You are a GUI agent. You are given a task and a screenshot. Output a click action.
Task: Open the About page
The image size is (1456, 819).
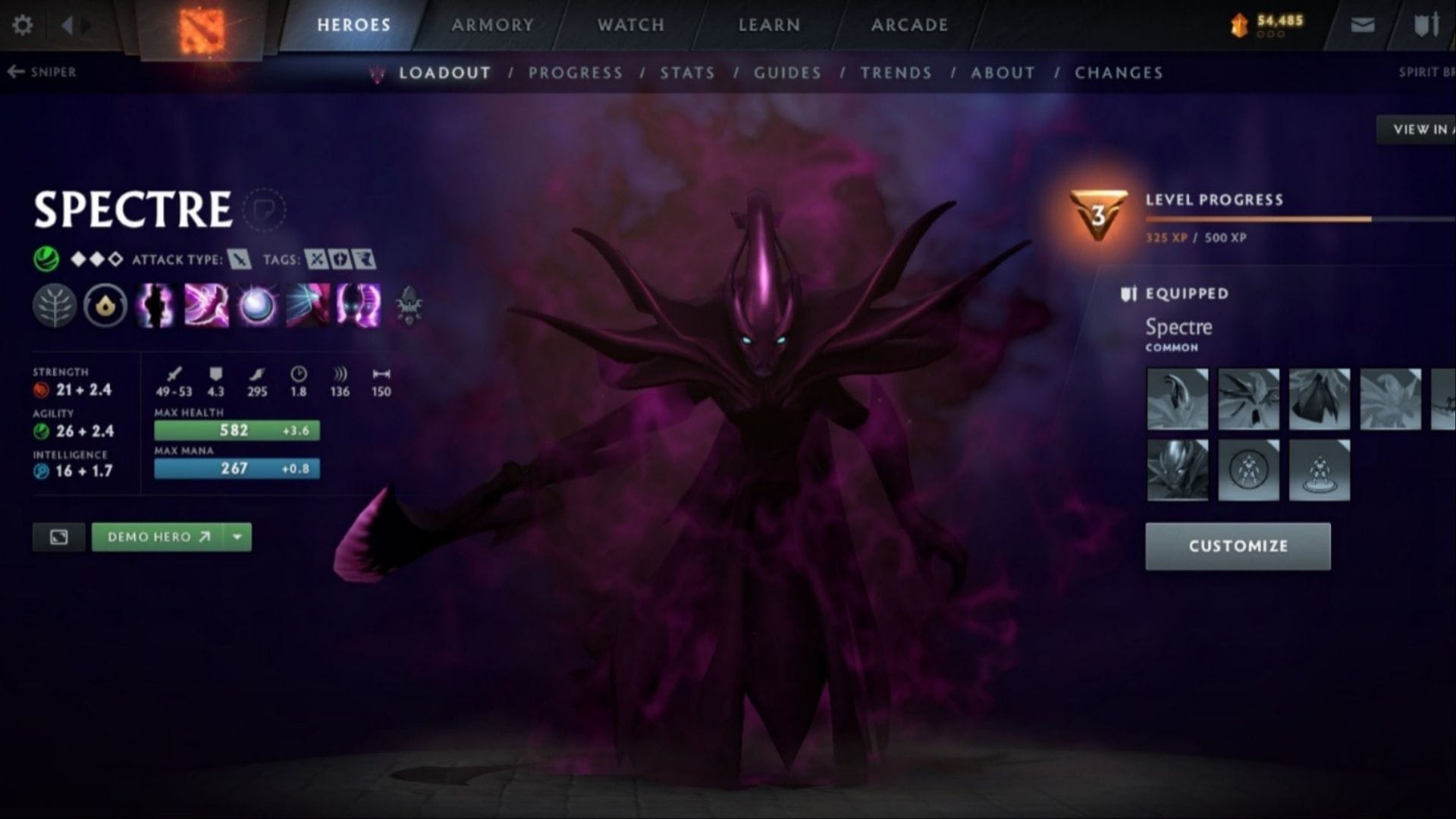pos(1003,73)
